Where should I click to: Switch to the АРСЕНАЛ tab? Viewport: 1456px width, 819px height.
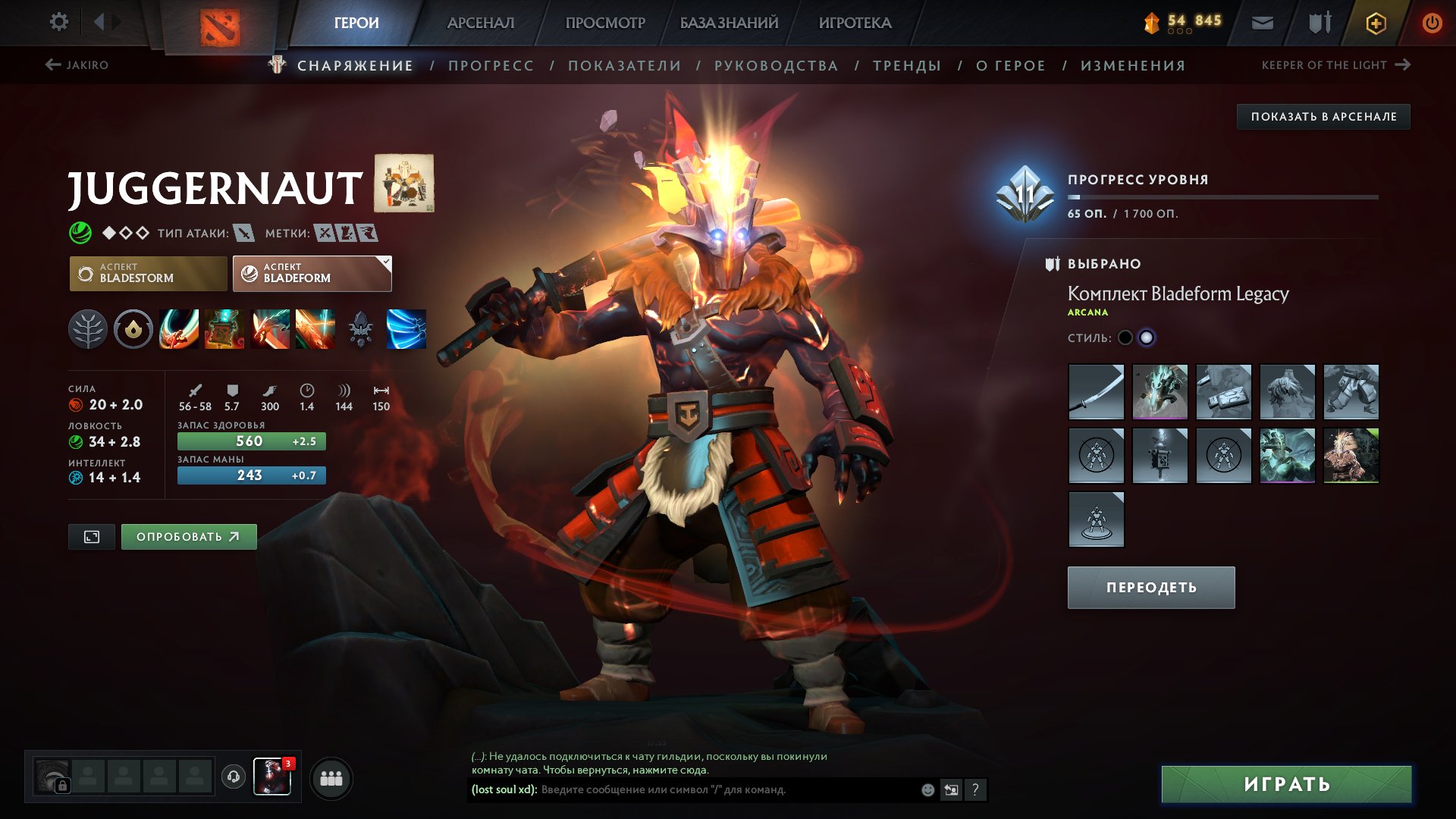pyautogui.click(x=480, y=22)
